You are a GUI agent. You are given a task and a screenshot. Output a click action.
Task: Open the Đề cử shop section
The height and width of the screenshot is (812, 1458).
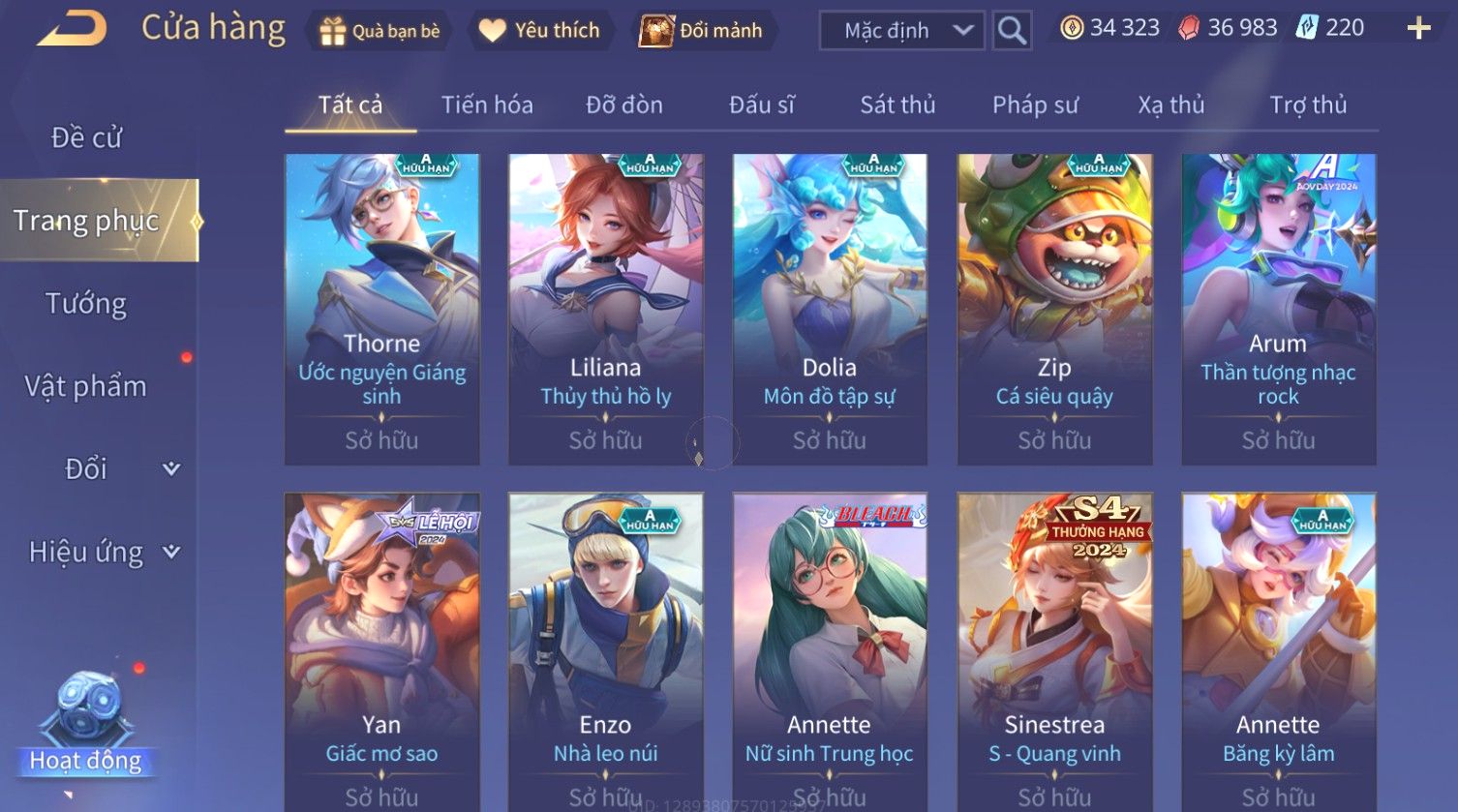click(x=87, y=138)
